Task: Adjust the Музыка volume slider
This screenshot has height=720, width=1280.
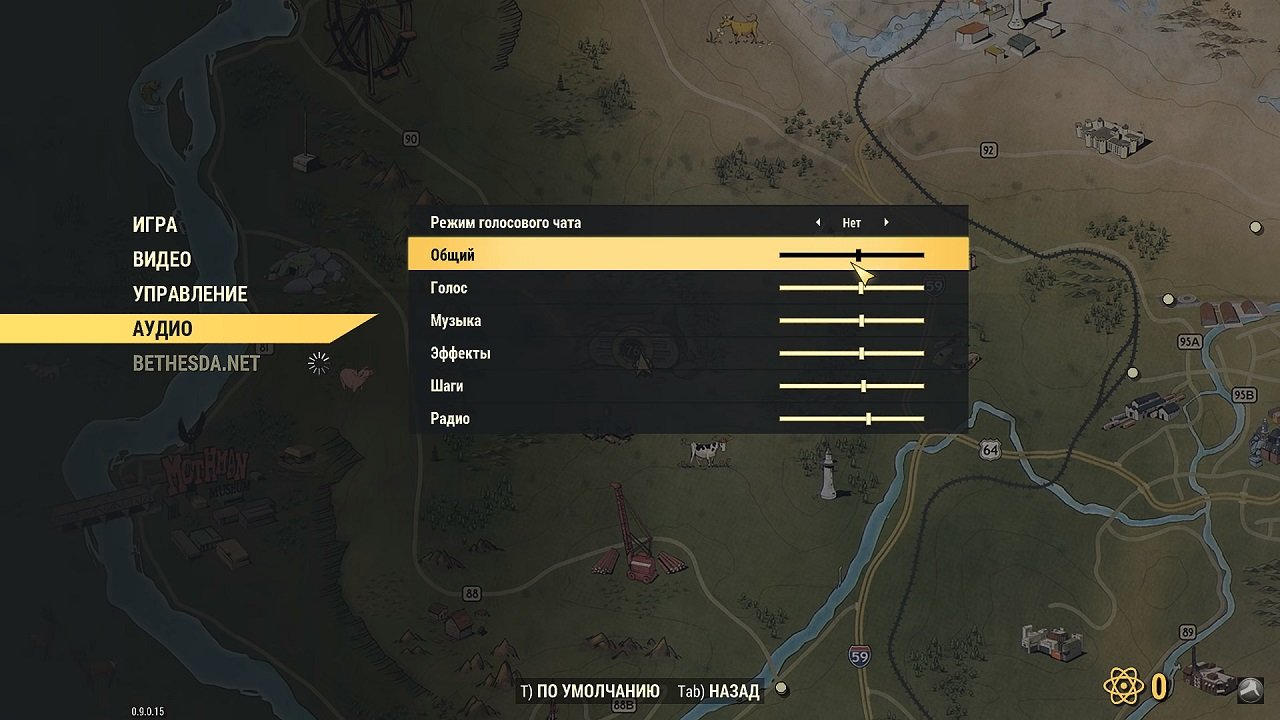Action: [861, 320]
